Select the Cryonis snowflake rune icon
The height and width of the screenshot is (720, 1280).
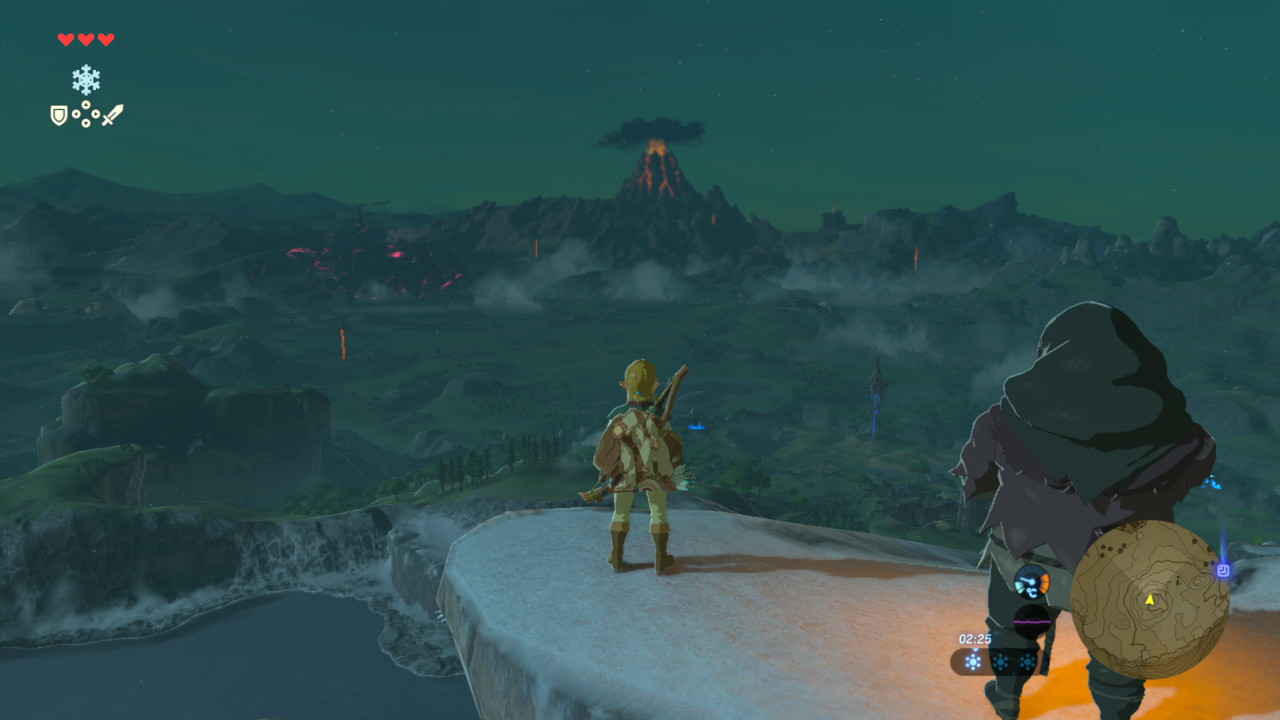coord(86,79)
